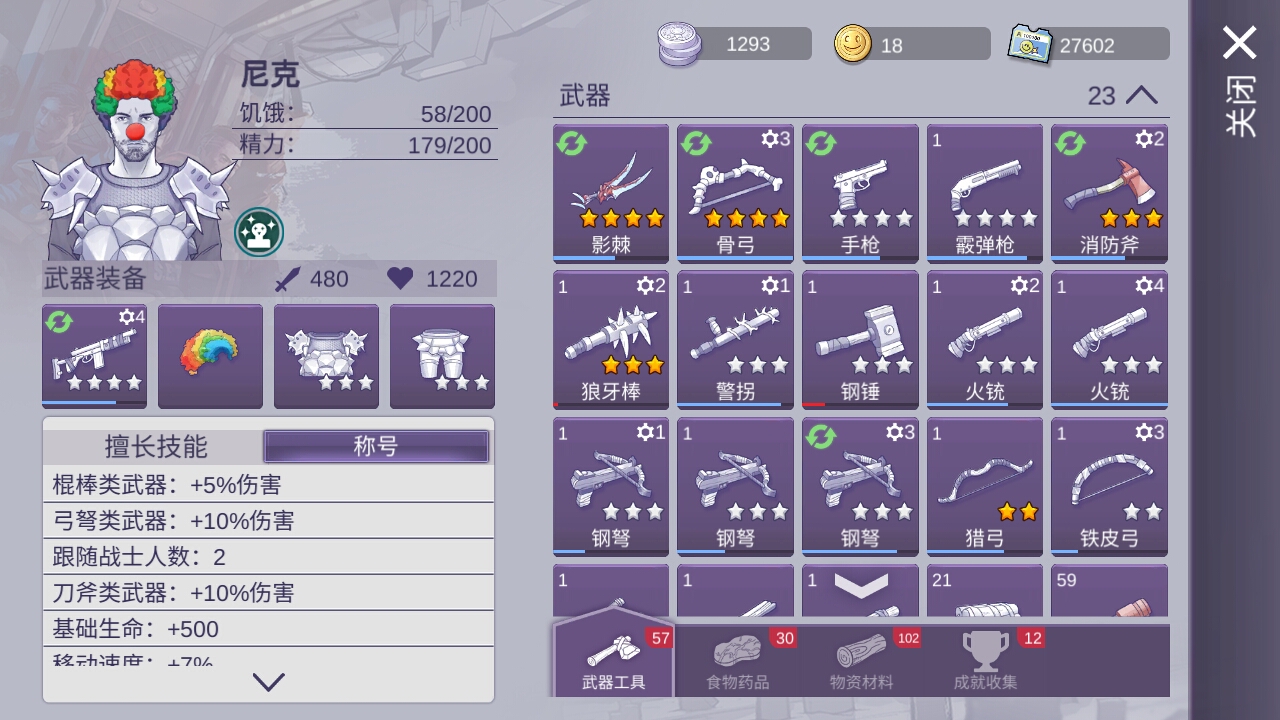The image size is (1280, 720).
Task: Switch to the 物资材料 tab
Action: (861, 661)
